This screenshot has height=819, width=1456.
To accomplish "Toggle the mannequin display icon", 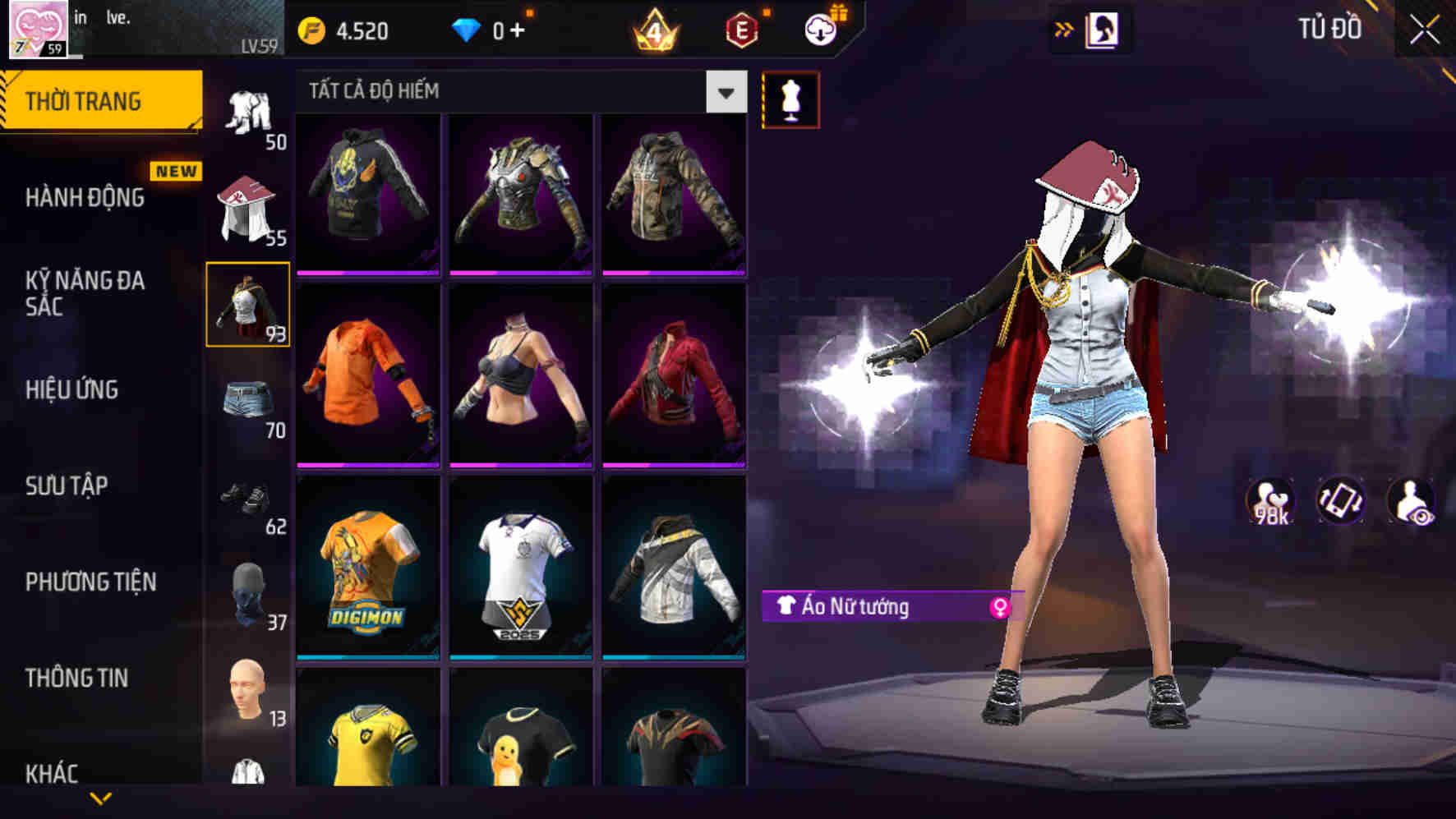I will click(x=790, y=99).
